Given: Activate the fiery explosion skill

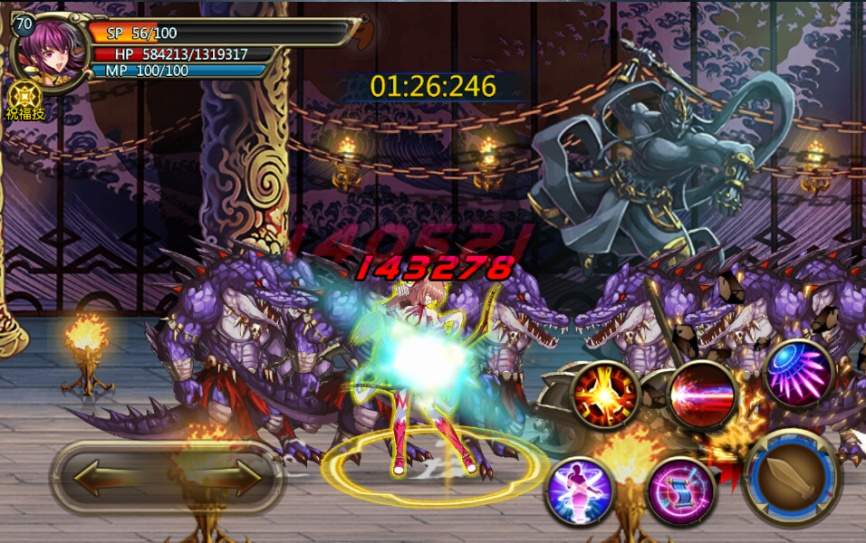Looking at the screenshot, I should (x=605, y=394).
